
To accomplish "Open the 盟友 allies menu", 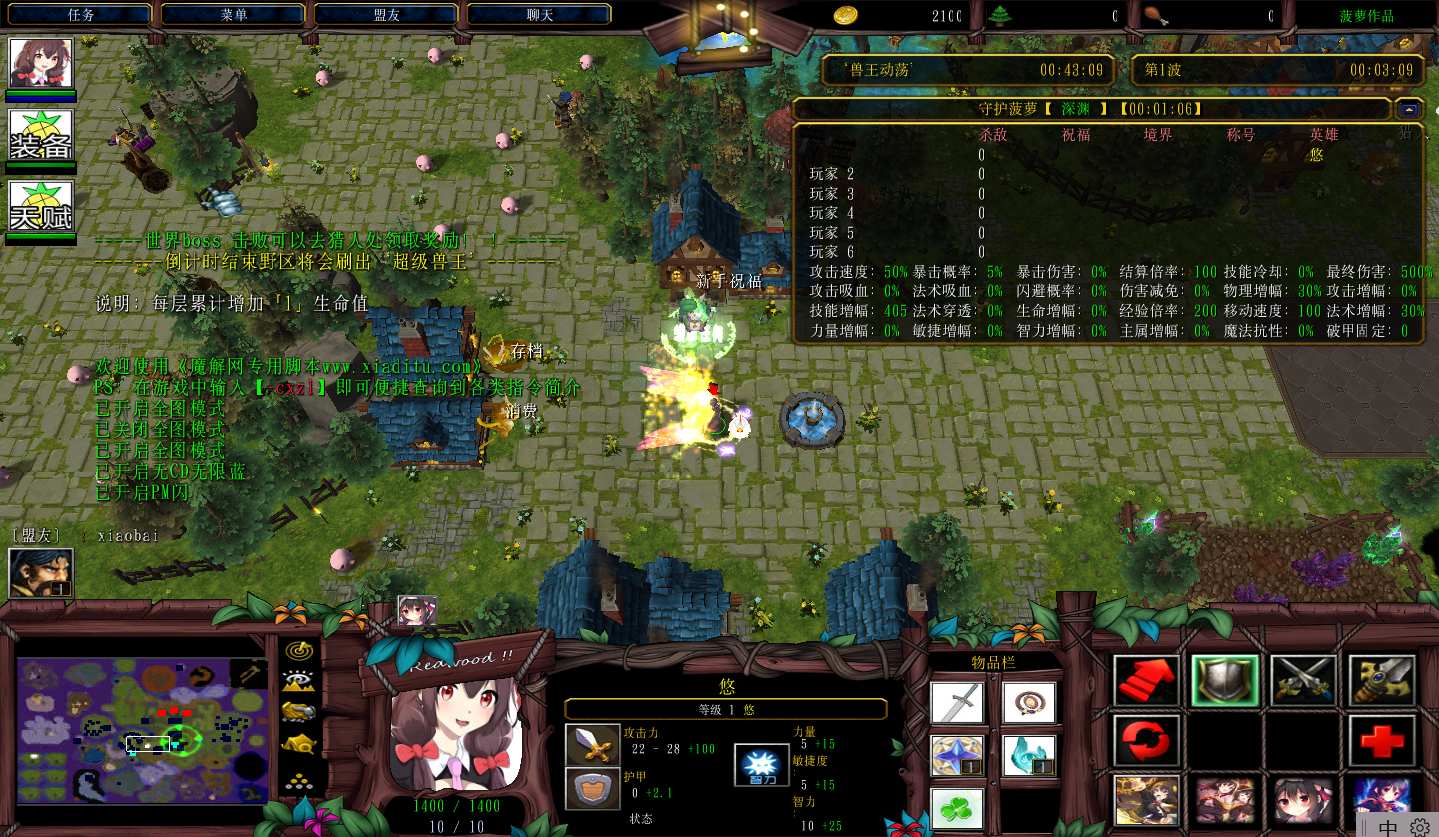I will coord(387,15).
